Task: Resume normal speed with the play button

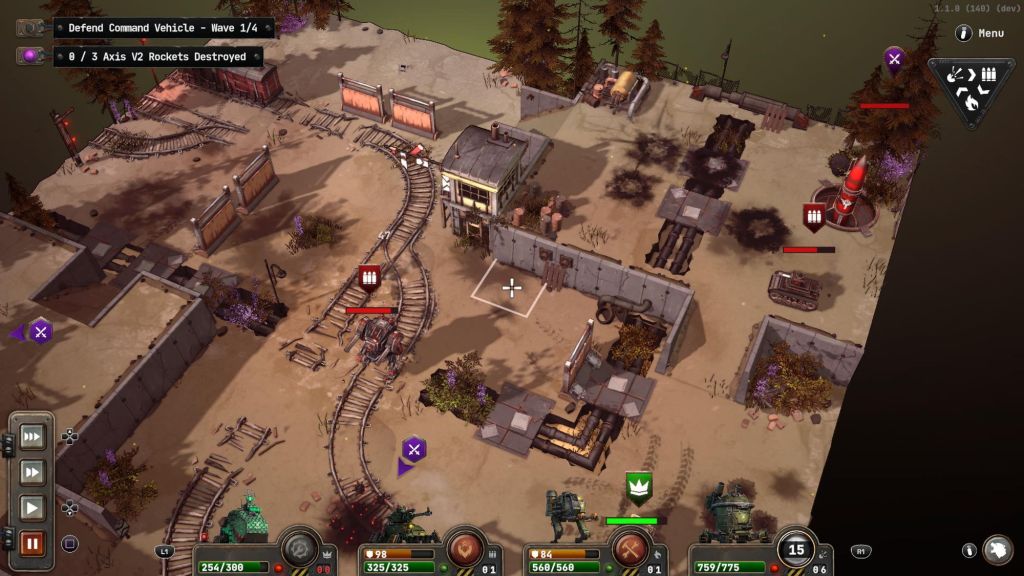Action: [31, 508]
